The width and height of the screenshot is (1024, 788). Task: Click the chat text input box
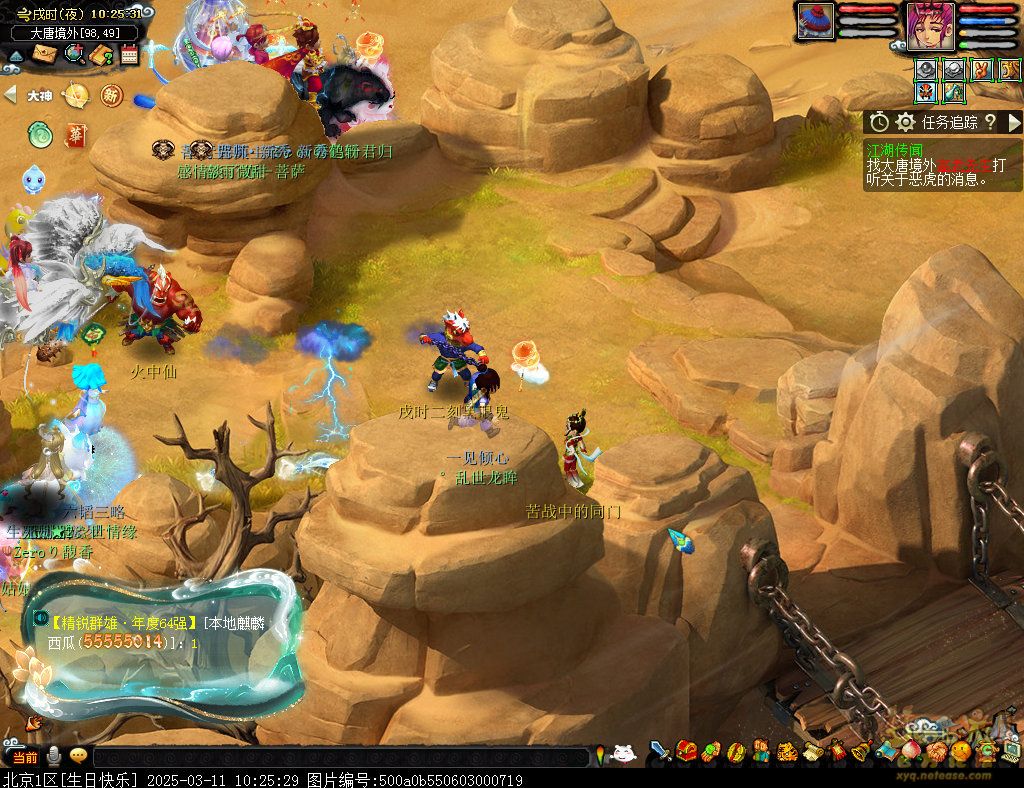[x=340, y=757]
